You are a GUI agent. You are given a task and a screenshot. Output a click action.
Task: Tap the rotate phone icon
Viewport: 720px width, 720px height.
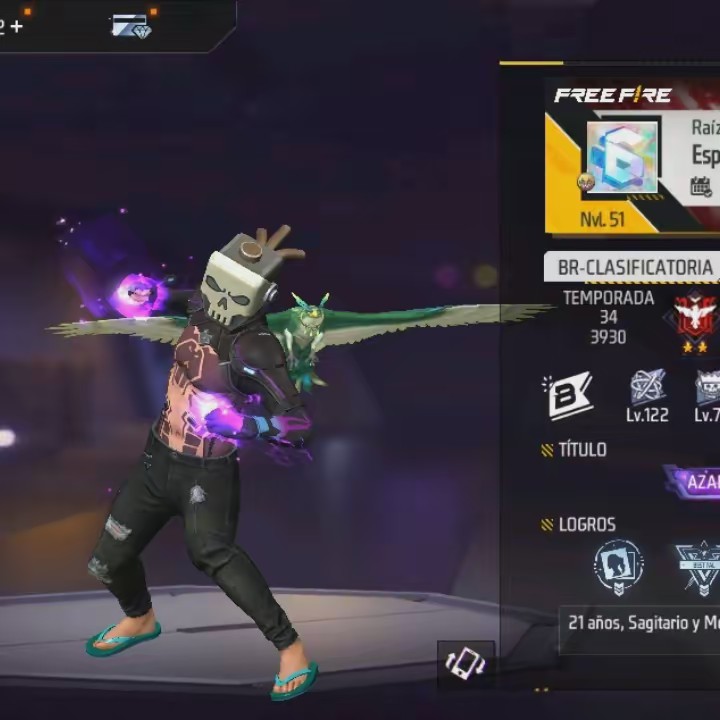click(466, 664)
